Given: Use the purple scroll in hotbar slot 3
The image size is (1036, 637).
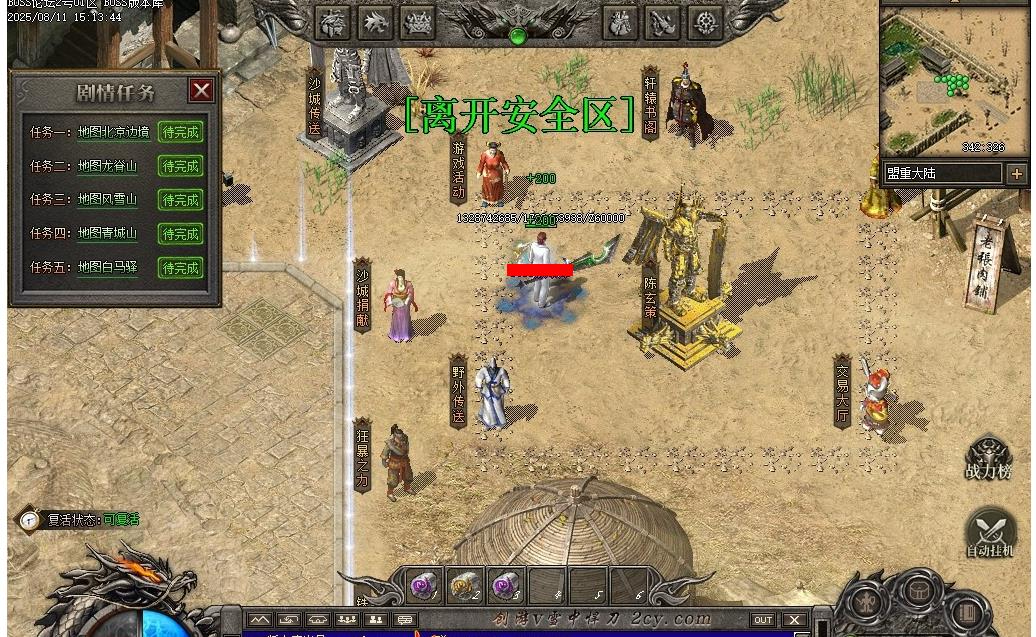Looking at the screenshot, I should 505,585.
